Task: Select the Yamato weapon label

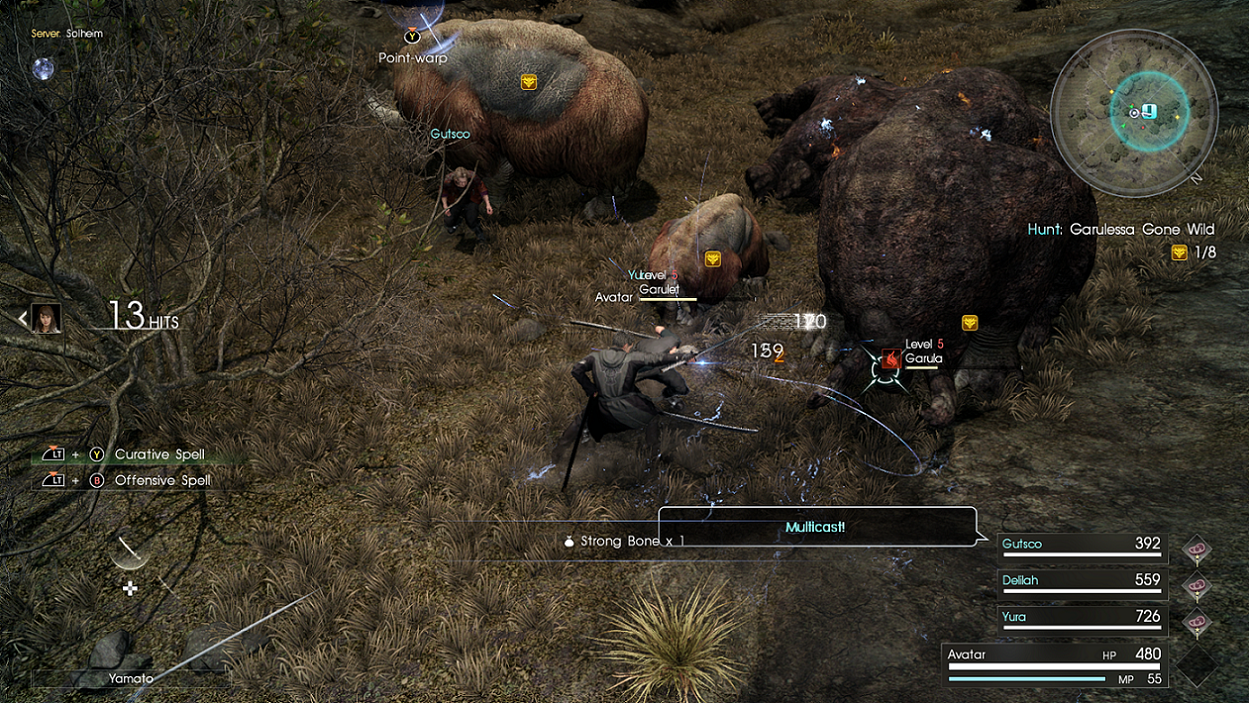Action: (x=131, y=678)
